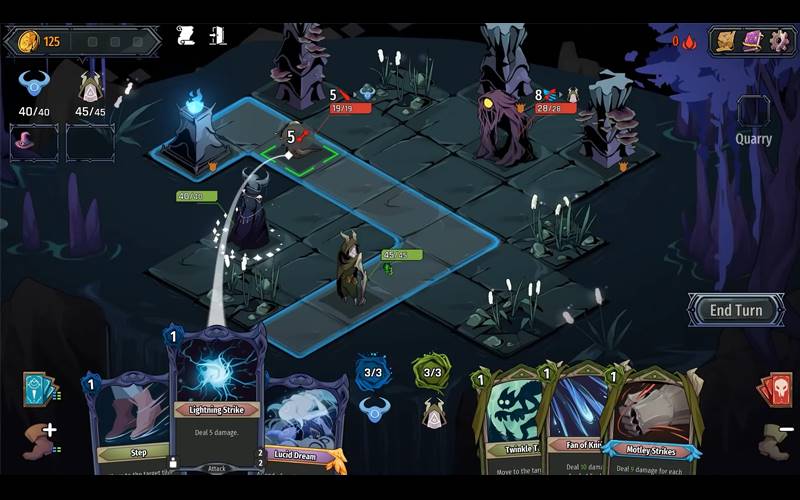Select the hooded hero portrait
The width and height of the screenshot is (800, 500).
[x=90, y=87]
